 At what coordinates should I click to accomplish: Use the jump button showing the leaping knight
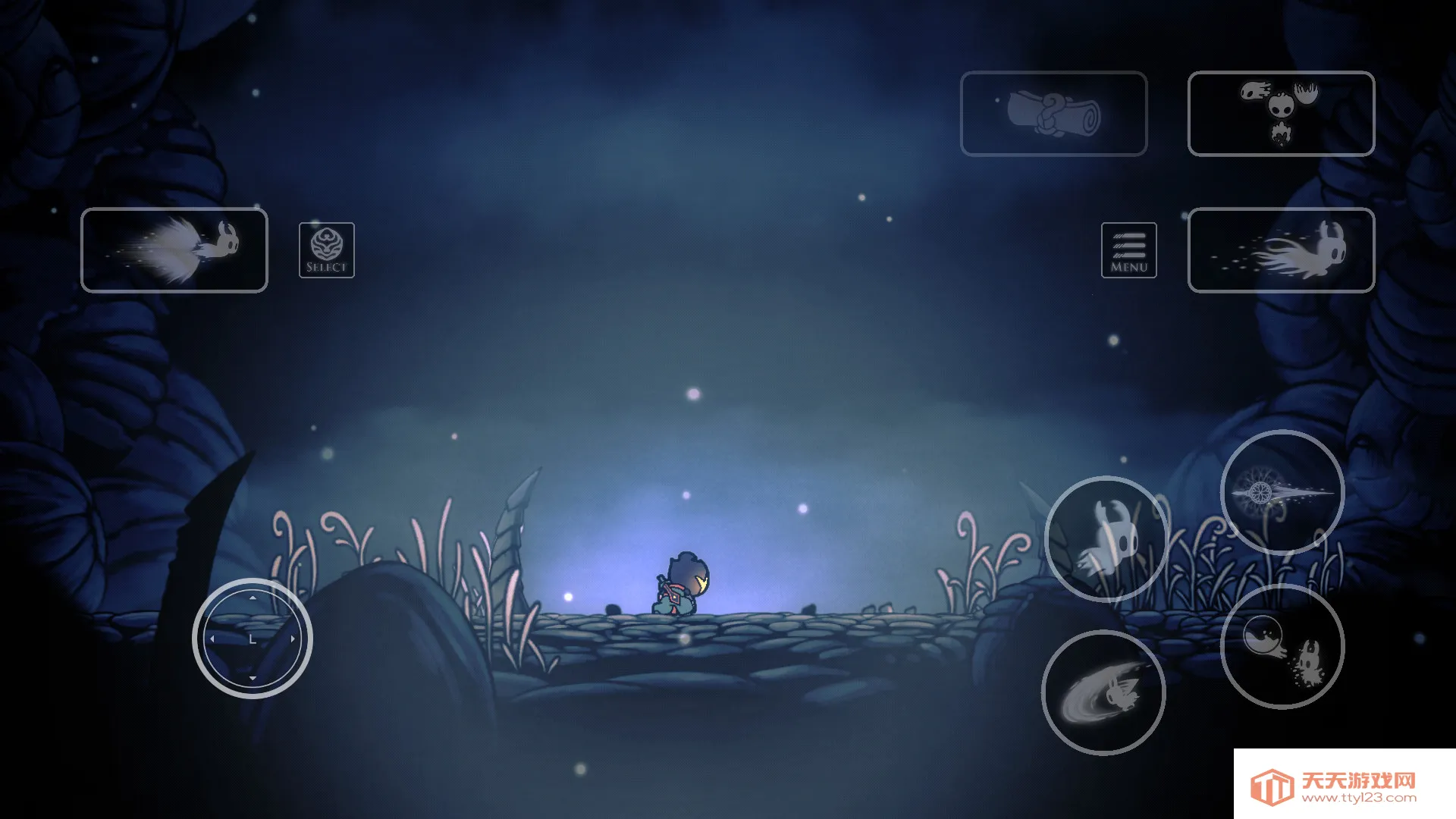coord(1106,538)
